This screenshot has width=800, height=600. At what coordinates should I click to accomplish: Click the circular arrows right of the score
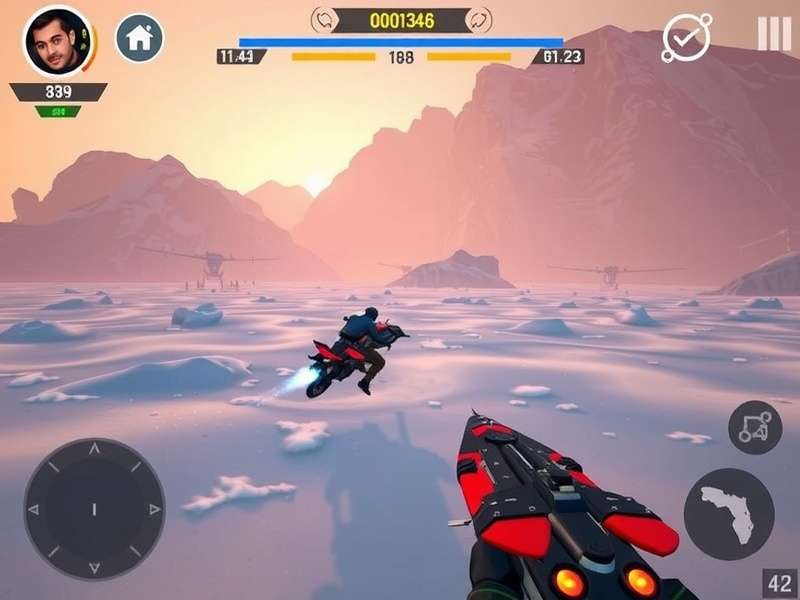point(479,19)
